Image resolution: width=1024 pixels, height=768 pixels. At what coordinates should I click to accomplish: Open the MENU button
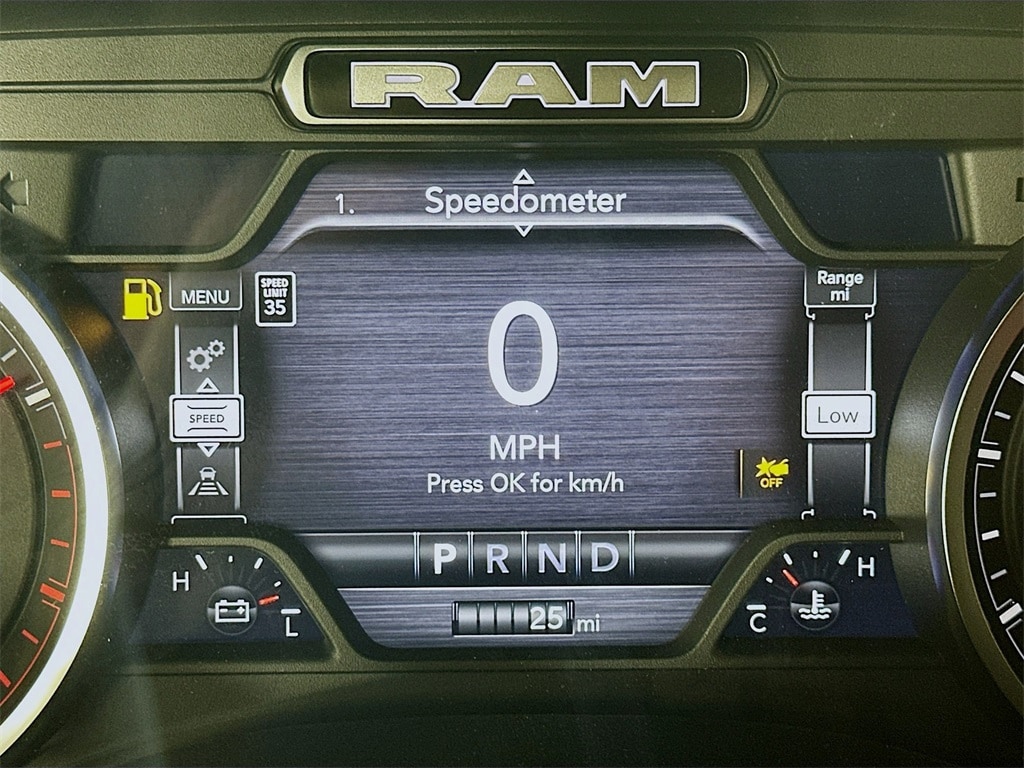(205, 296)
